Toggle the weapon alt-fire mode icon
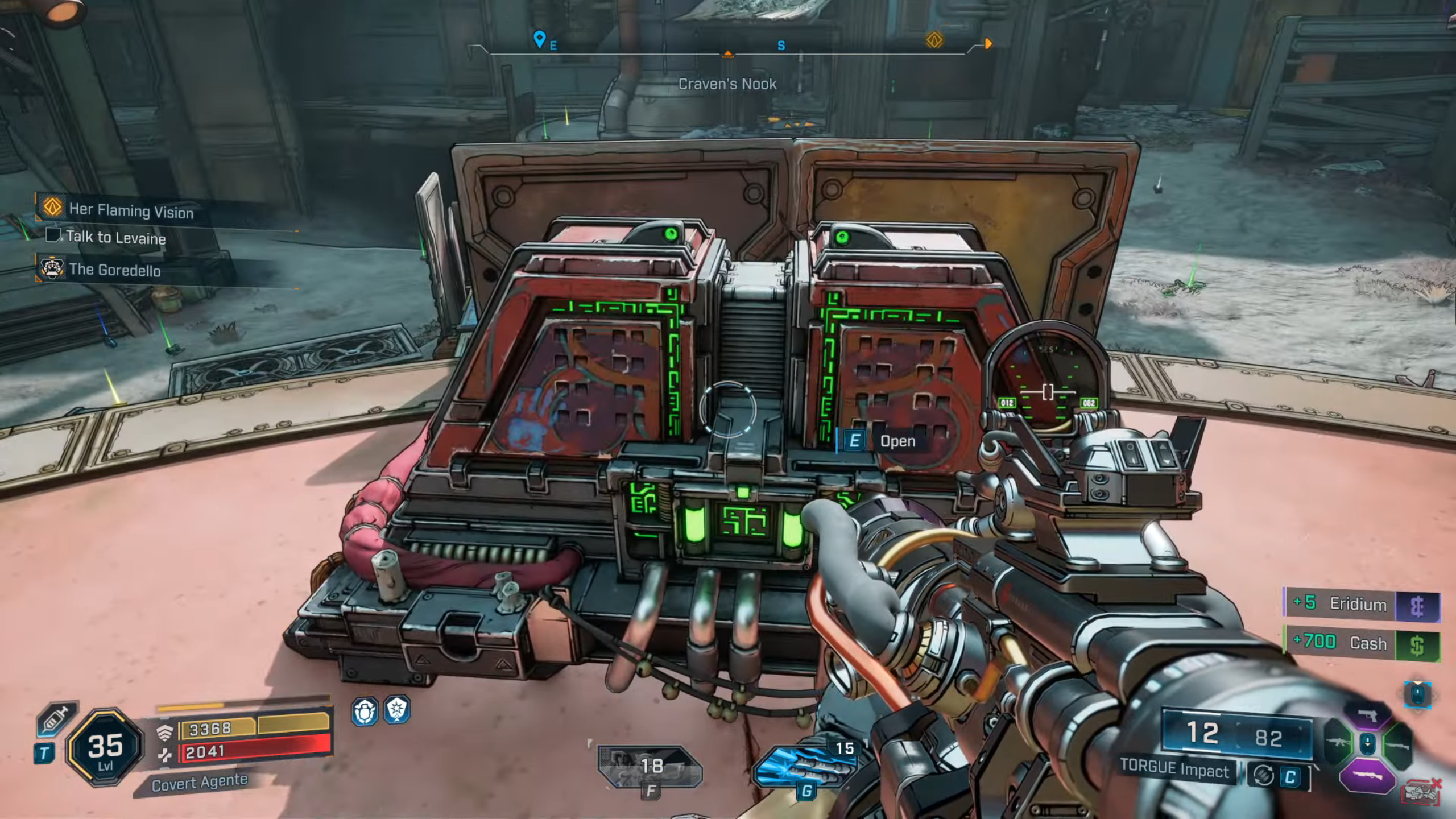 tap(1263, 776)
